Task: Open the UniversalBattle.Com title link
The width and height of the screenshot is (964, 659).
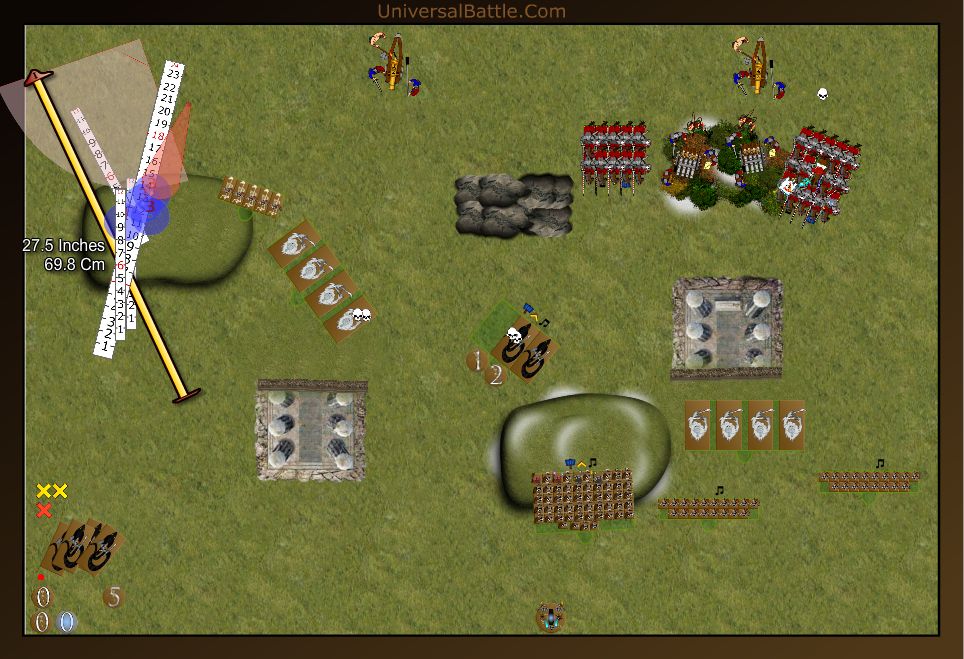Action: (471, 11)
